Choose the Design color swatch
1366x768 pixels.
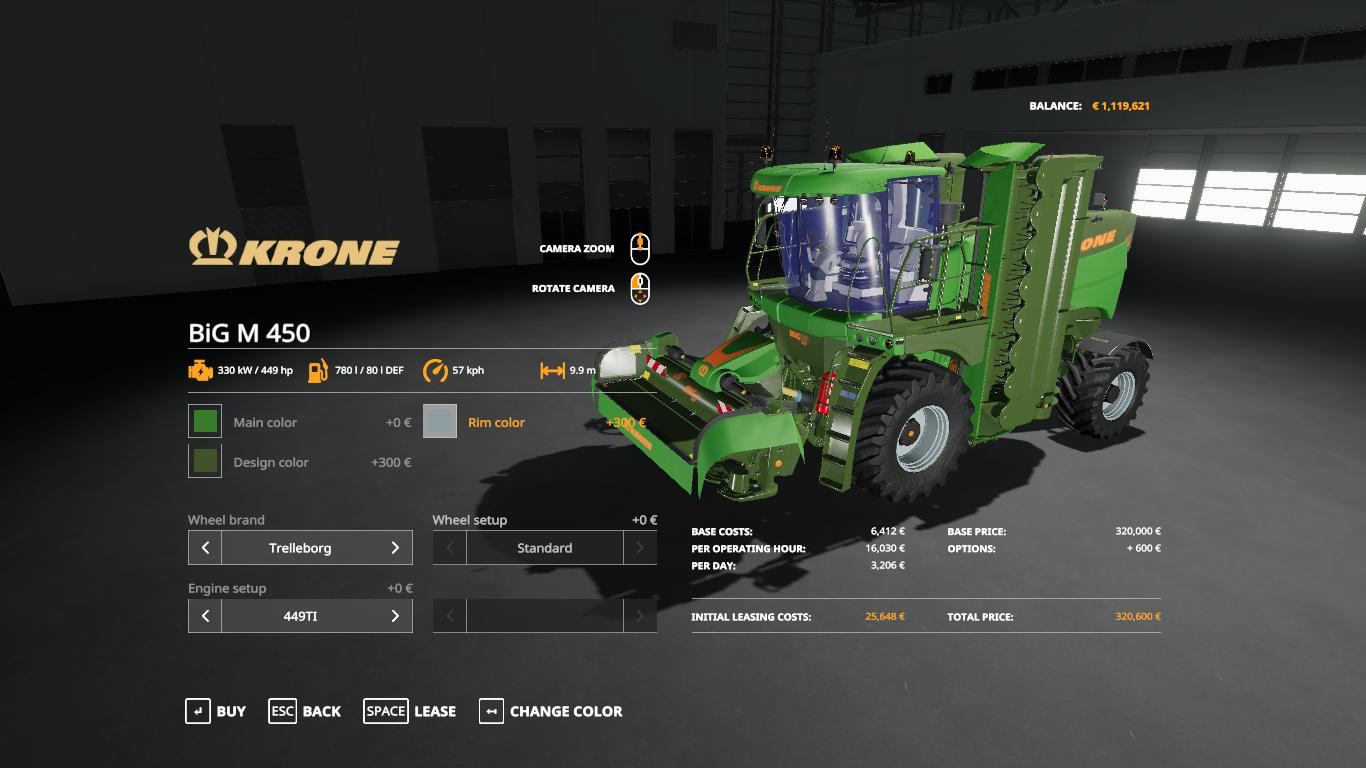[x=205, y=461]
